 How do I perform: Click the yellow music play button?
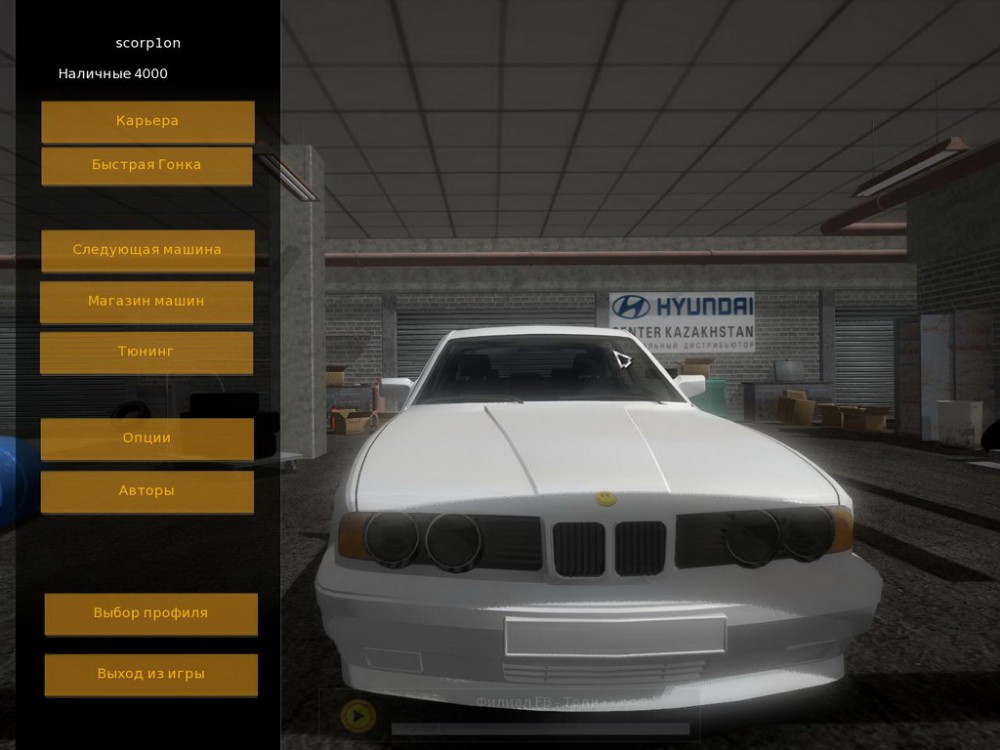(x=357, y=716)
